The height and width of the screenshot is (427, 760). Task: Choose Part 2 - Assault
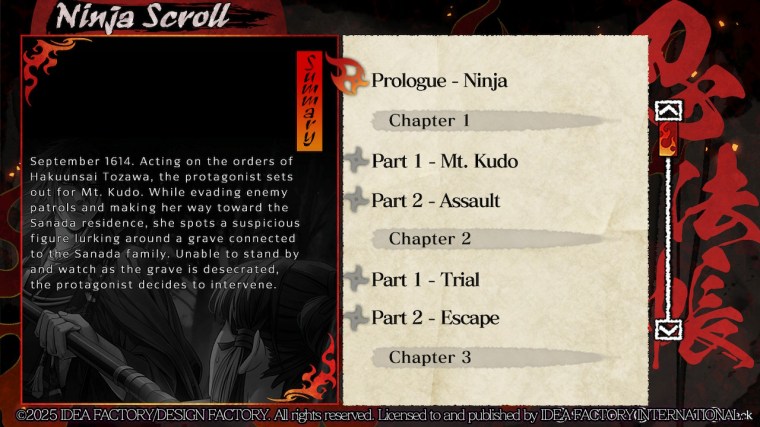[435, 201]
